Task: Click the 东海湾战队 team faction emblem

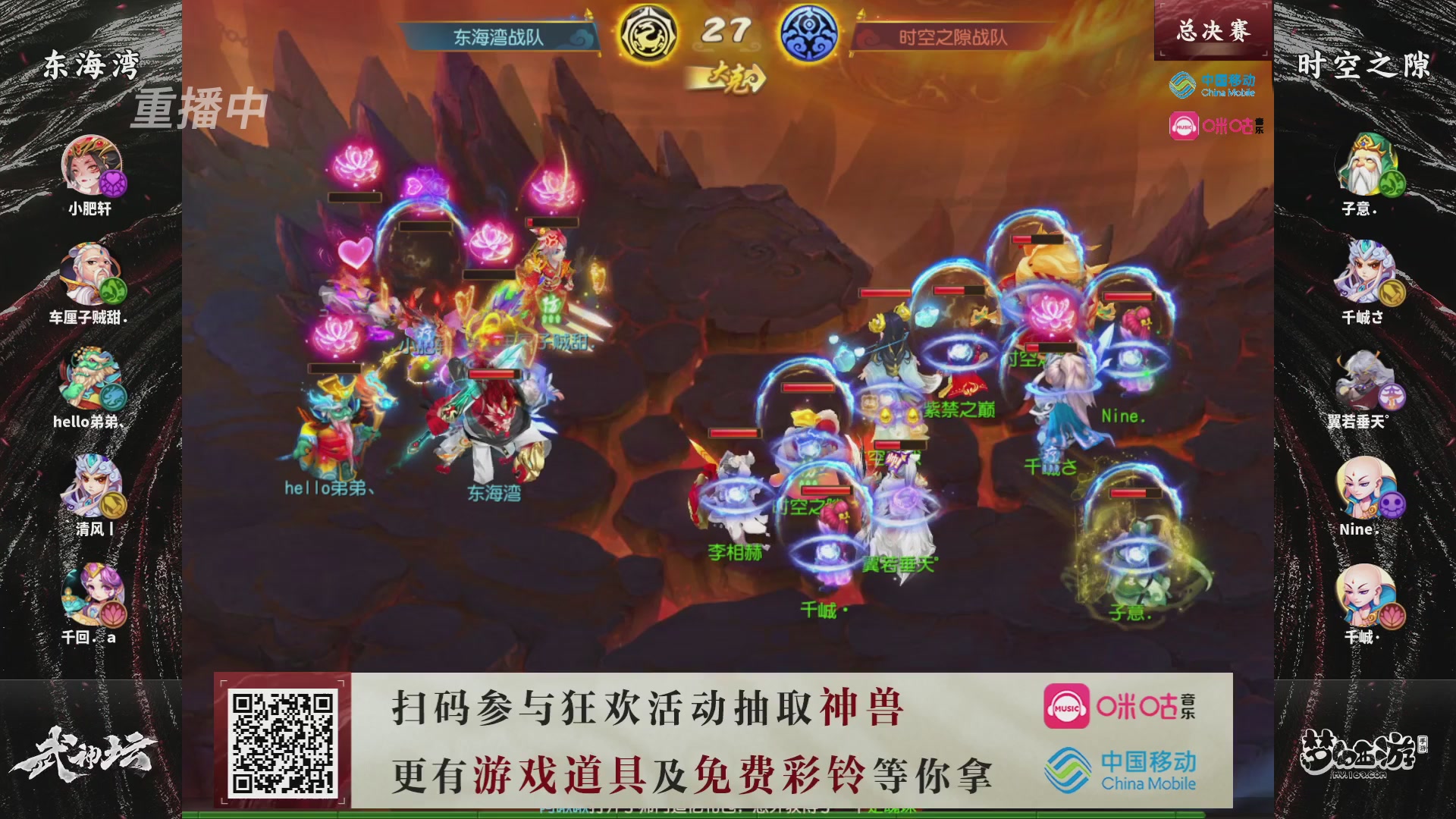Action: coord(648,33)
